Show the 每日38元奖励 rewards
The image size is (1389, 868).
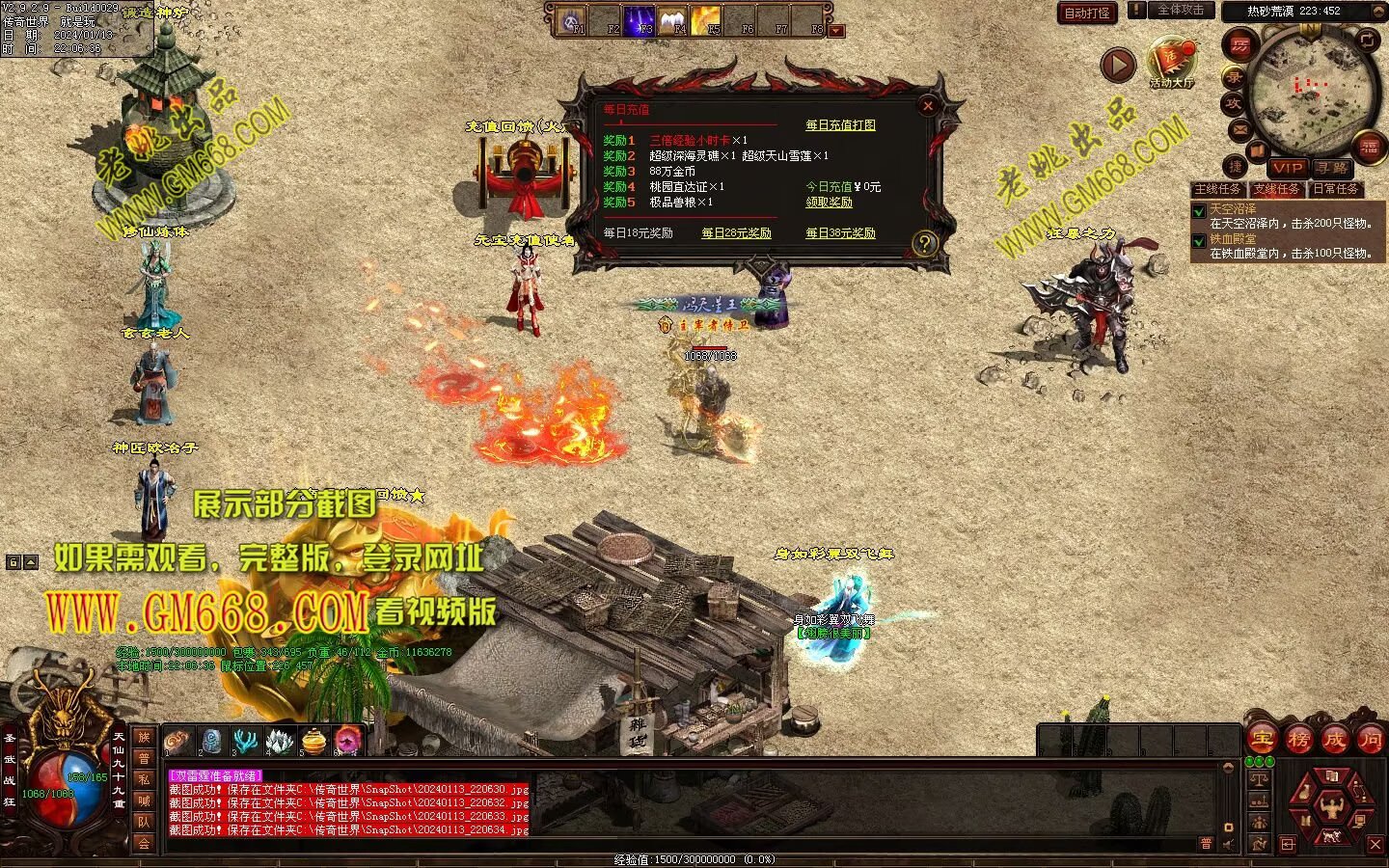click(x=840, y=233)
